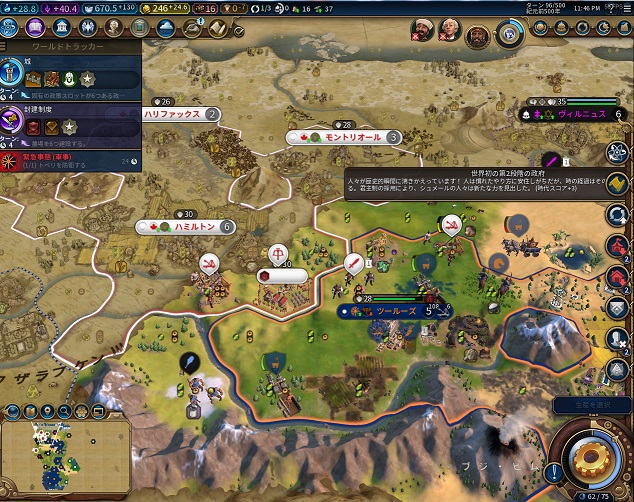The width and height of the screenshot is (634, 502).
Task: Open the science atom notification icon
Action: [x=617, y=152]
